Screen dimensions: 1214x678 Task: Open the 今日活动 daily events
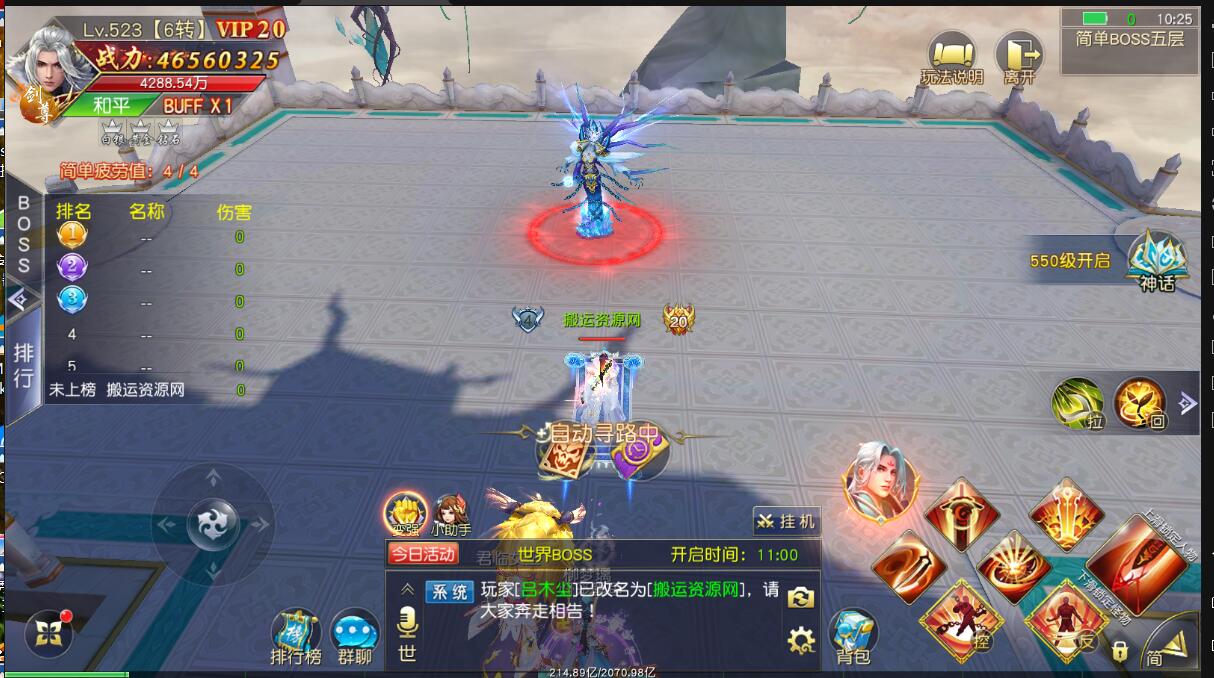tap(423, 554)
